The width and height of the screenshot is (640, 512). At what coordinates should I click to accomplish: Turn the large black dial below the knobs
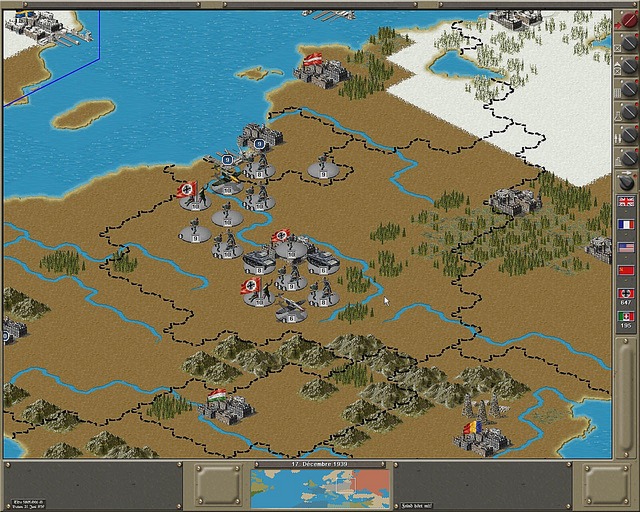pyautogui.click(x=627, y=182)
